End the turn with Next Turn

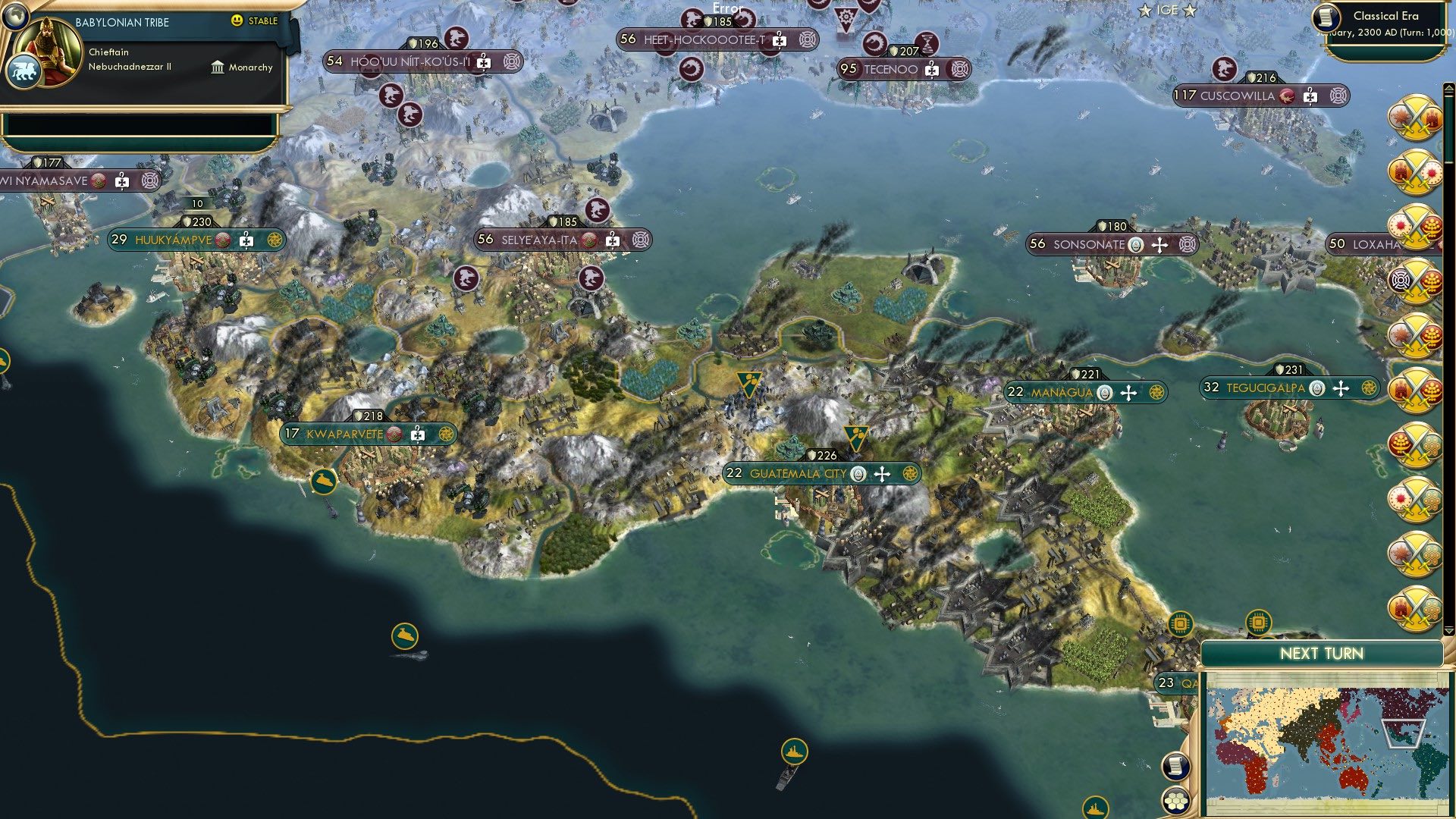click(x=1321, y=654)
